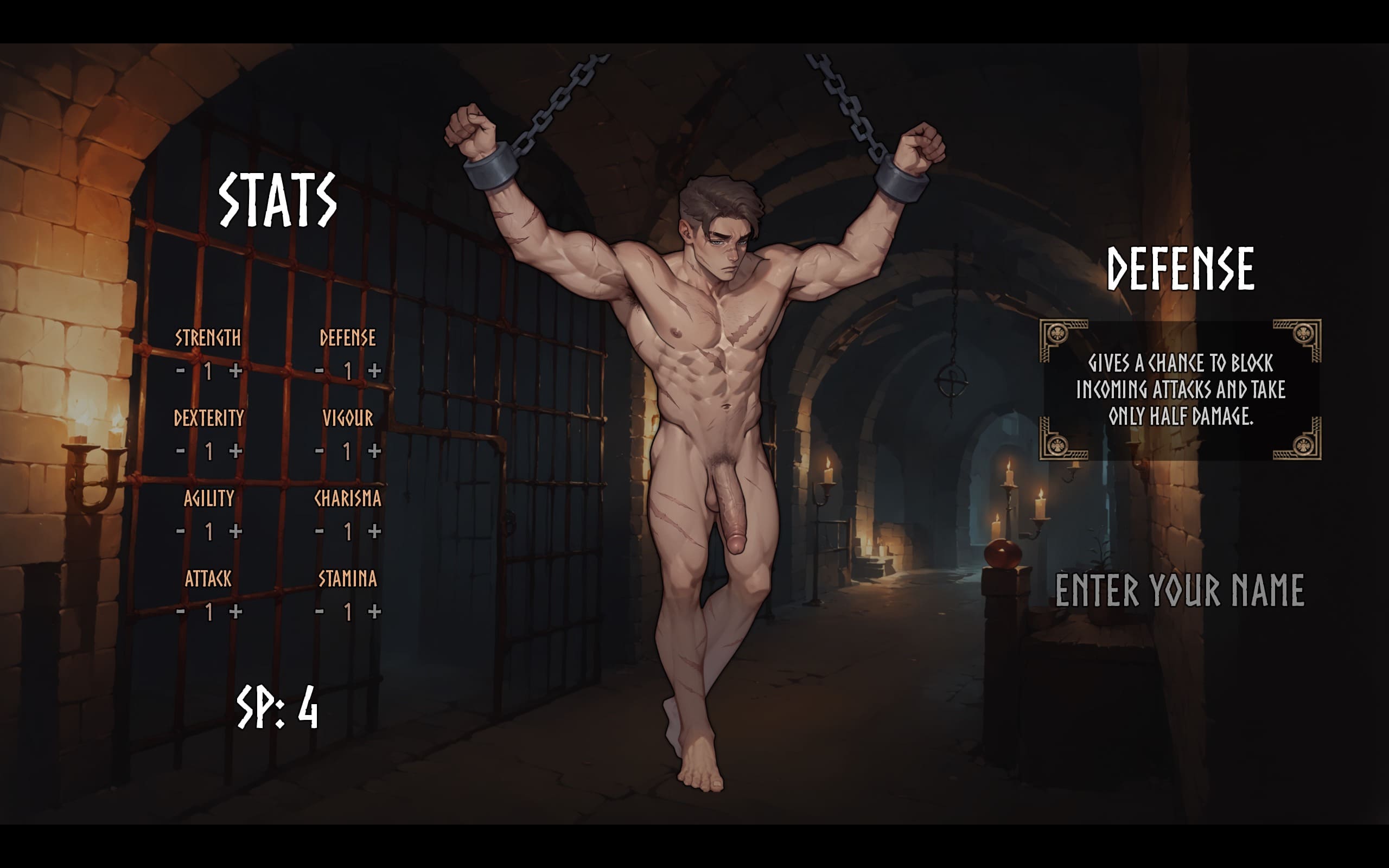Subtract a point from Stamina
This screenshot has height=868, width=1389.
[320, 612]
